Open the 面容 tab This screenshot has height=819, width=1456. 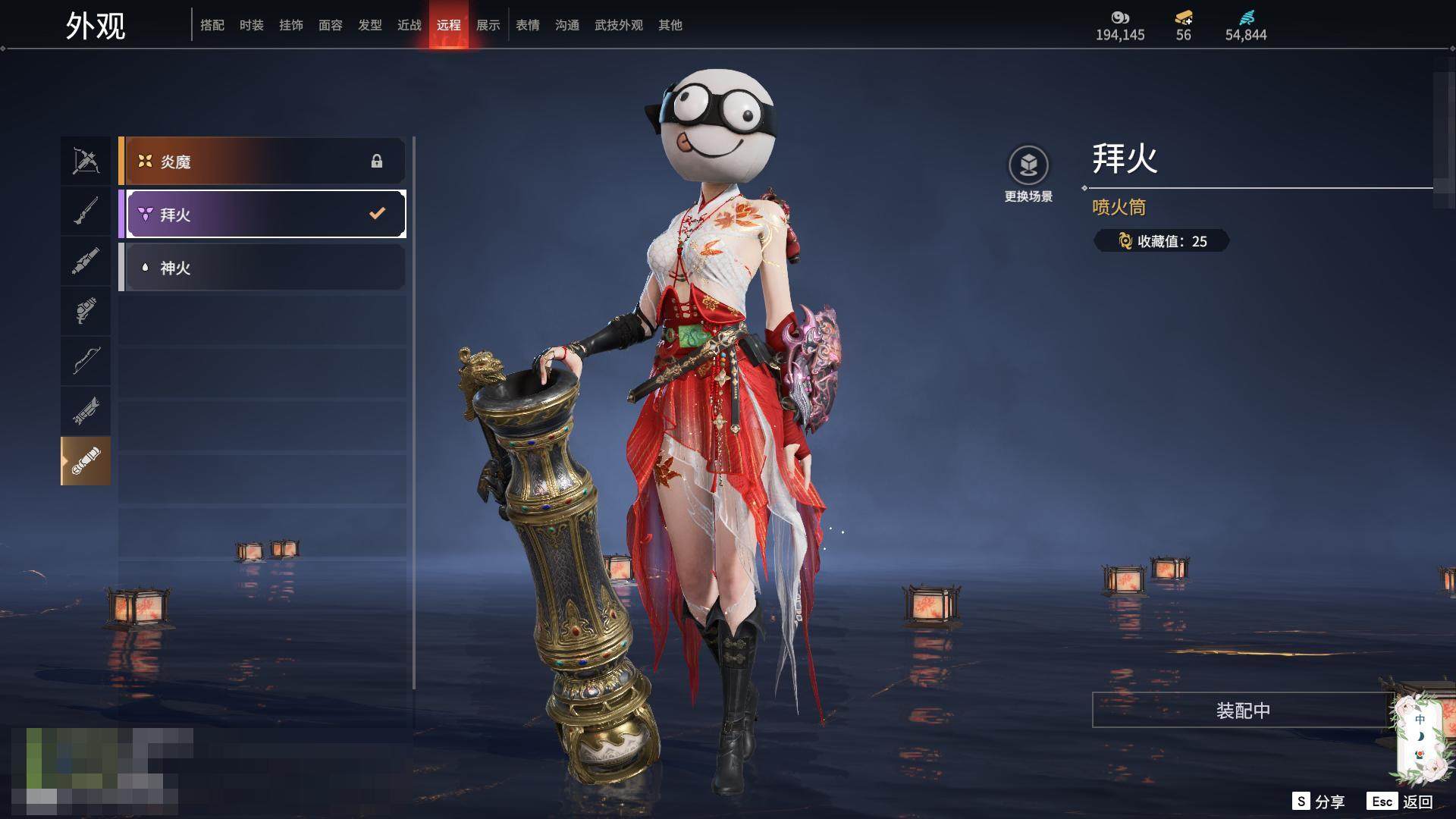[331, 26]
